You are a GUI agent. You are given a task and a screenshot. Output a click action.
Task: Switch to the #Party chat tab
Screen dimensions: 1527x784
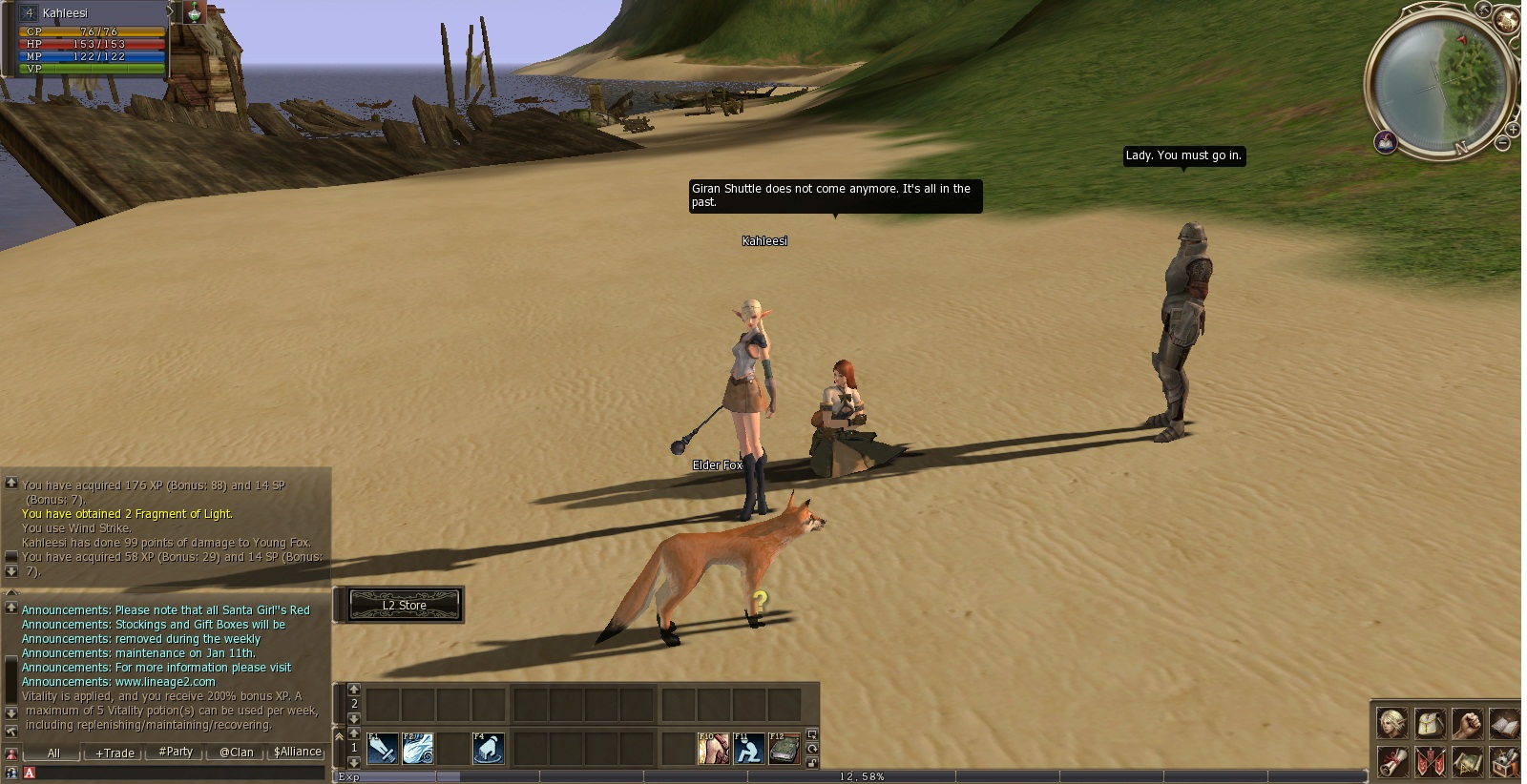[x=176, y=752]
